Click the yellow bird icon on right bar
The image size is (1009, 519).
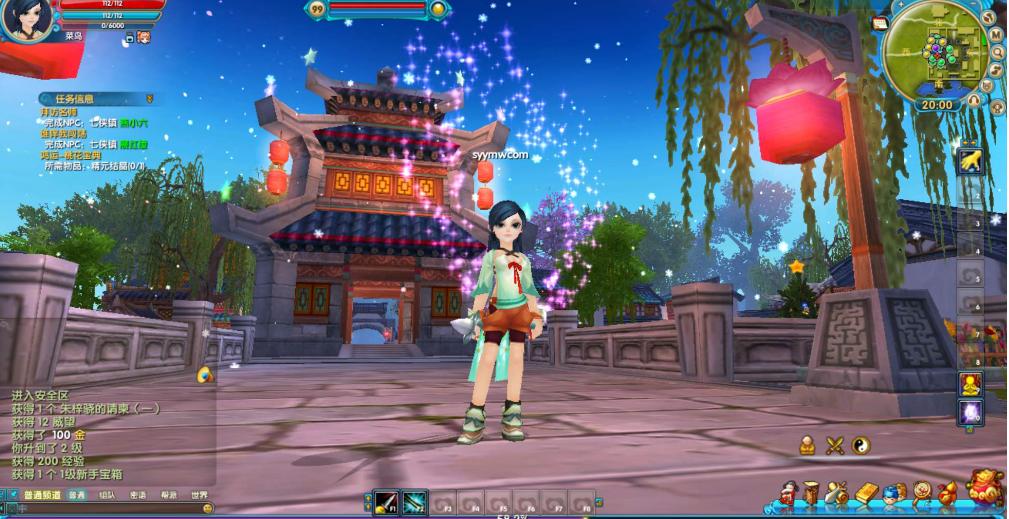pyautogui.click(x=969, y=161)
